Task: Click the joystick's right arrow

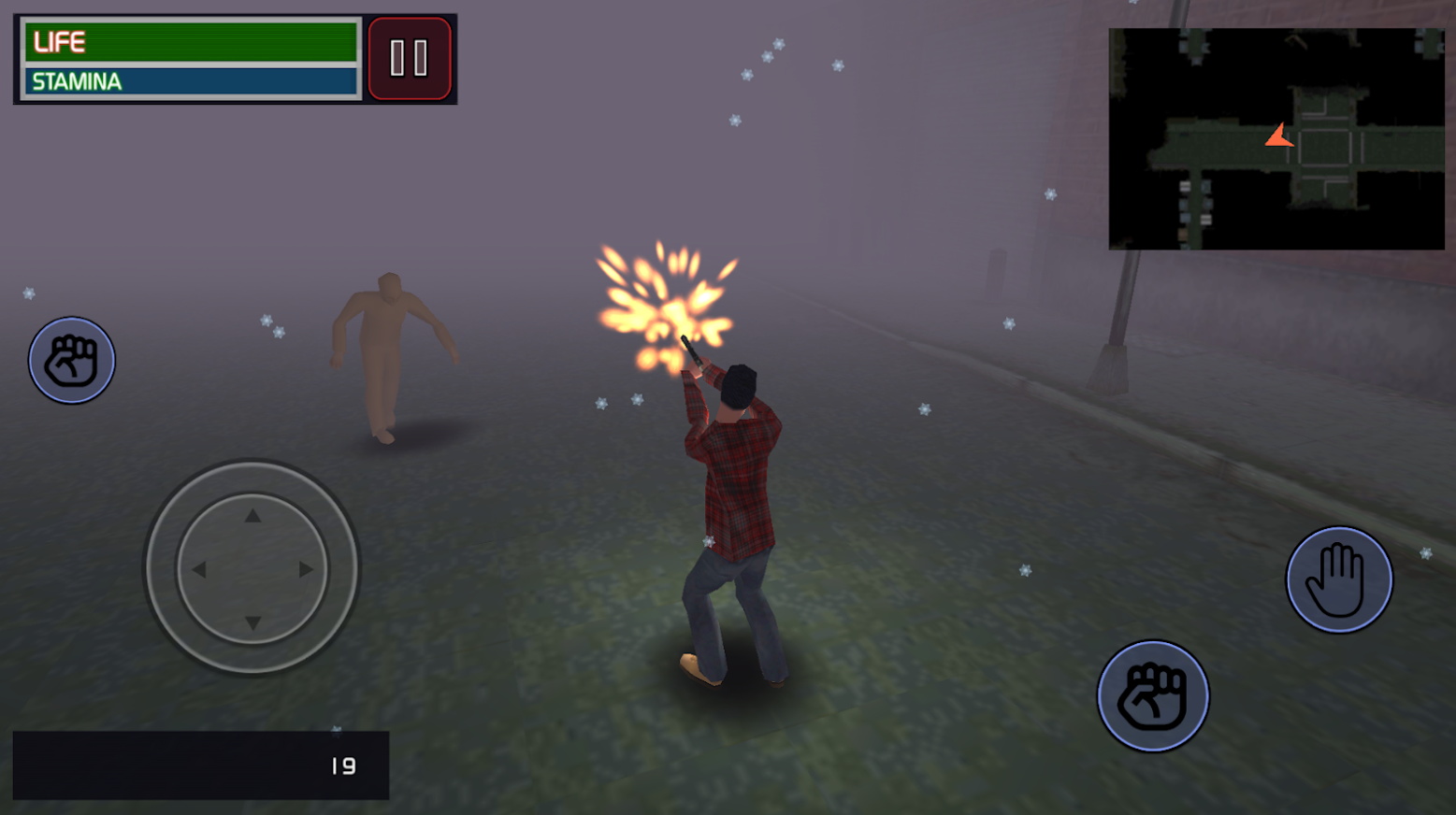Action: (306, 569)
